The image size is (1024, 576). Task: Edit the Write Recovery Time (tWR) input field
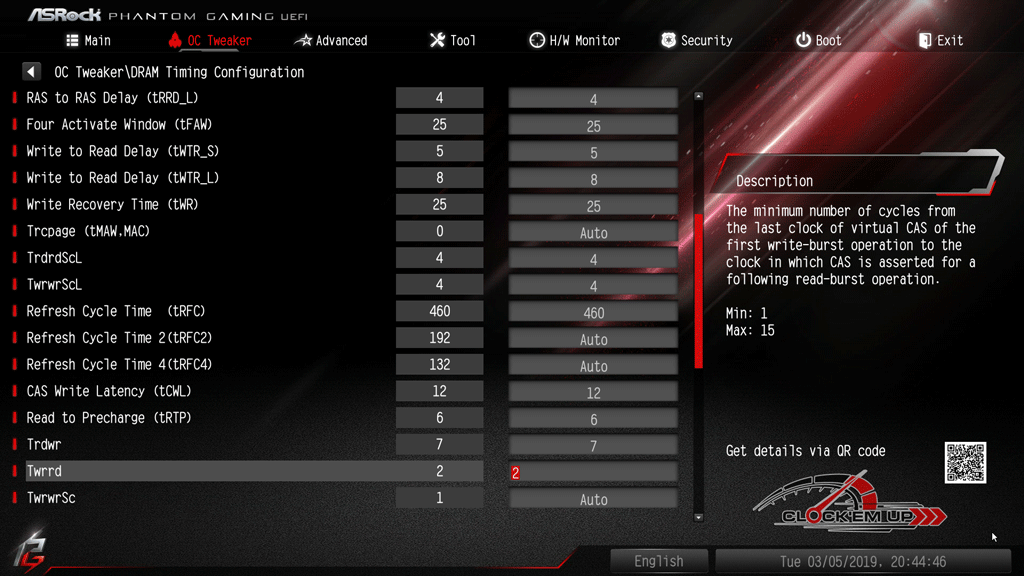click(x=593, y=205)
